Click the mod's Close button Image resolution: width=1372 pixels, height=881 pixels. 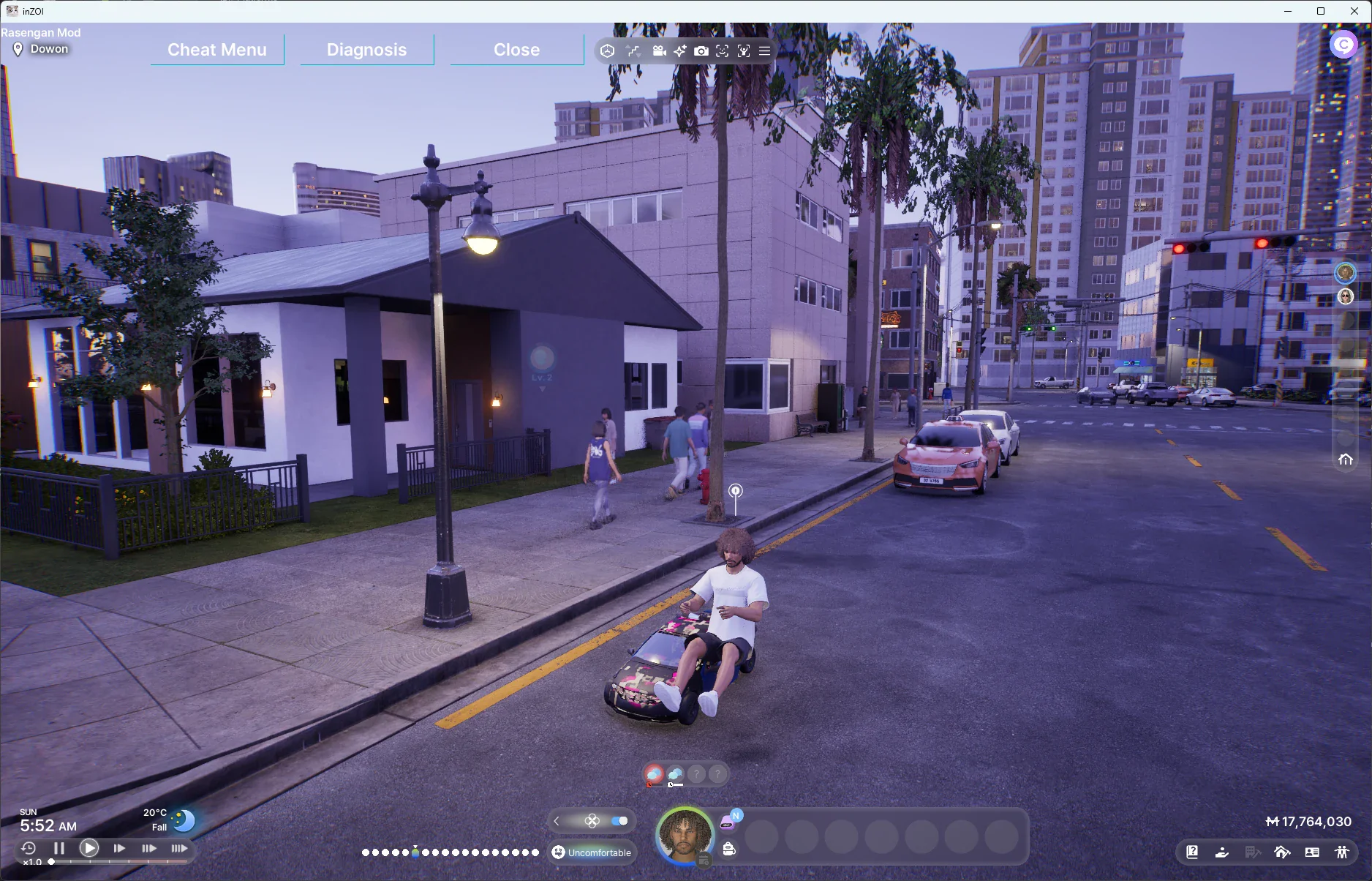tap(516, 50)
